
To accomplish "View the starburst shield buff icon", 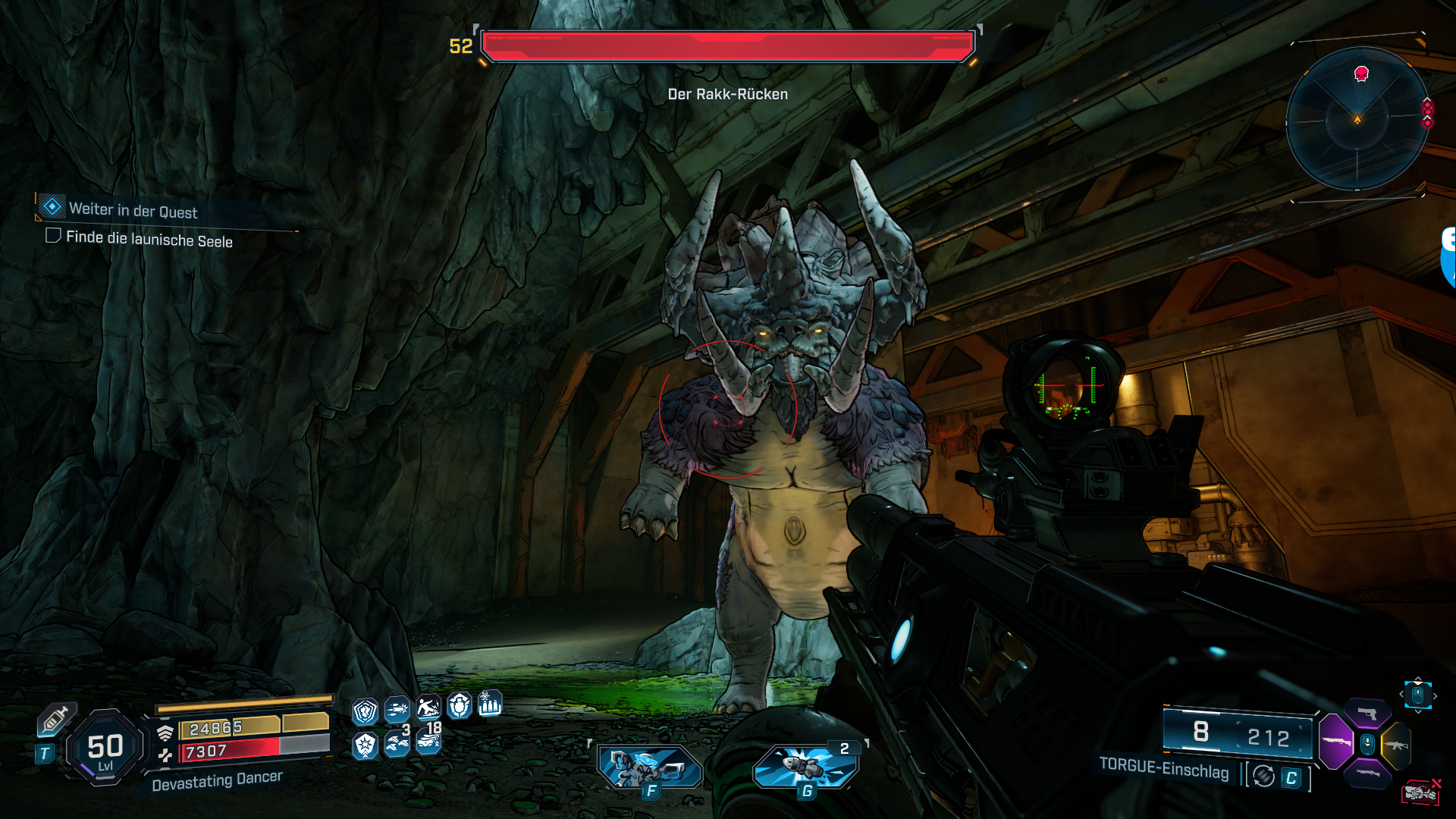I will [366, 745].
